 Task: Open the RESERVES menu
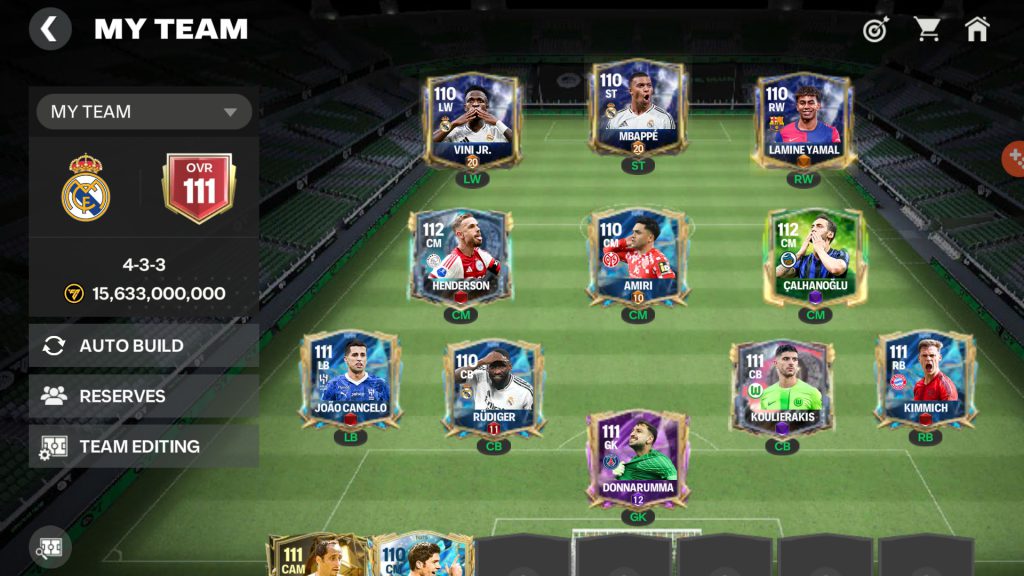144,396
